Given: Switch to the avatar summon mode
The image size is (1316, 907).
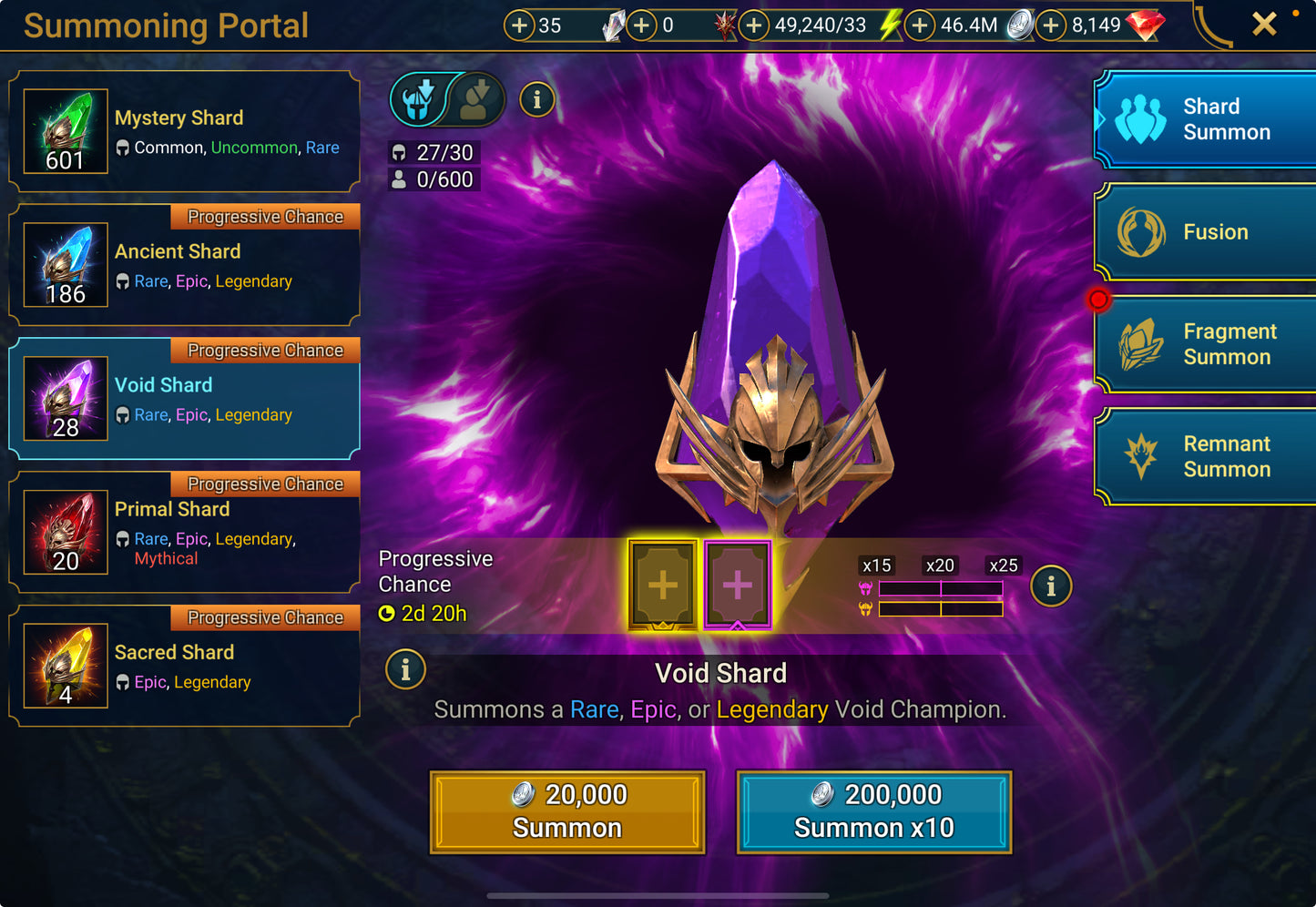Looking at the screenshot, I should click(x=476, y=100).
